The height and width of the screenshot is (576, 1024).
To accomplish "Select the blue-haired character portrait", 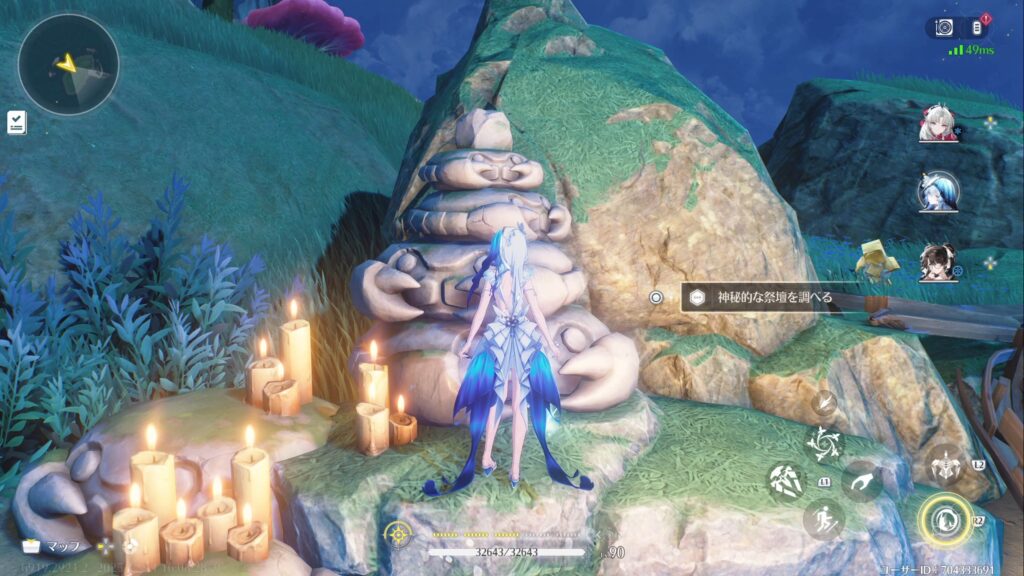I will [x=938, y=191].
